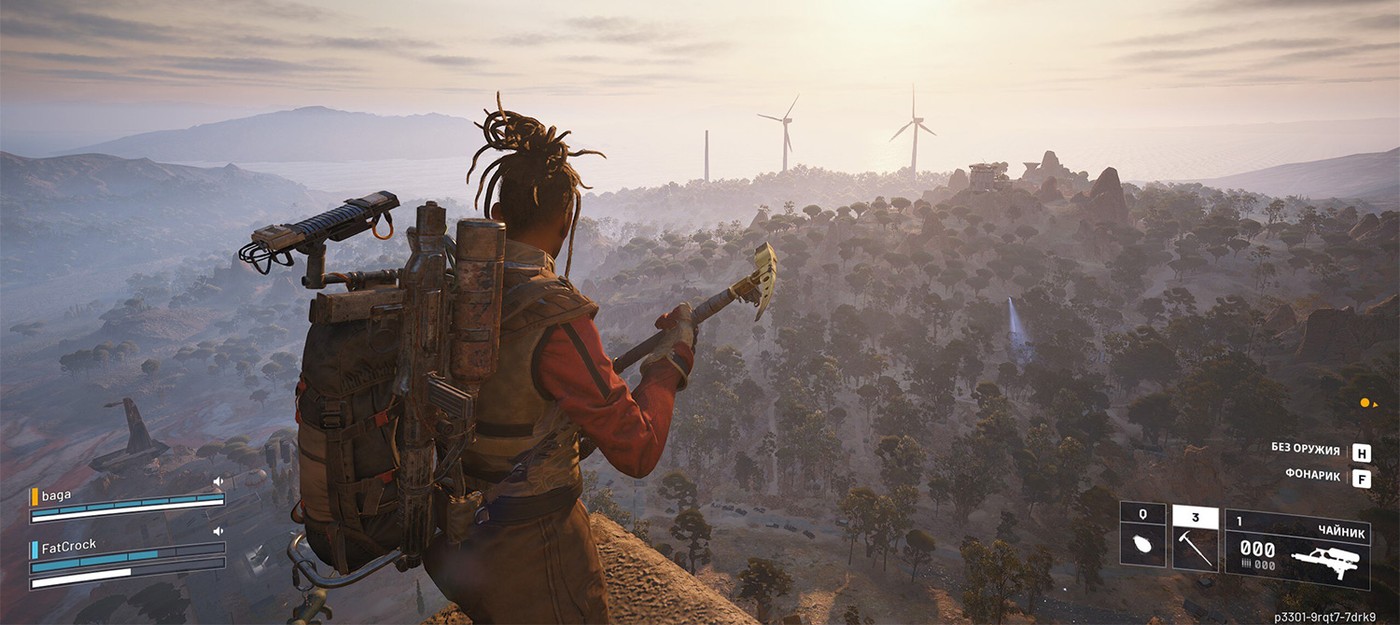Screen dimensions: 1400x625
Task: Toggle the speaker icon above baga
Action: click(x=218, y=482)
